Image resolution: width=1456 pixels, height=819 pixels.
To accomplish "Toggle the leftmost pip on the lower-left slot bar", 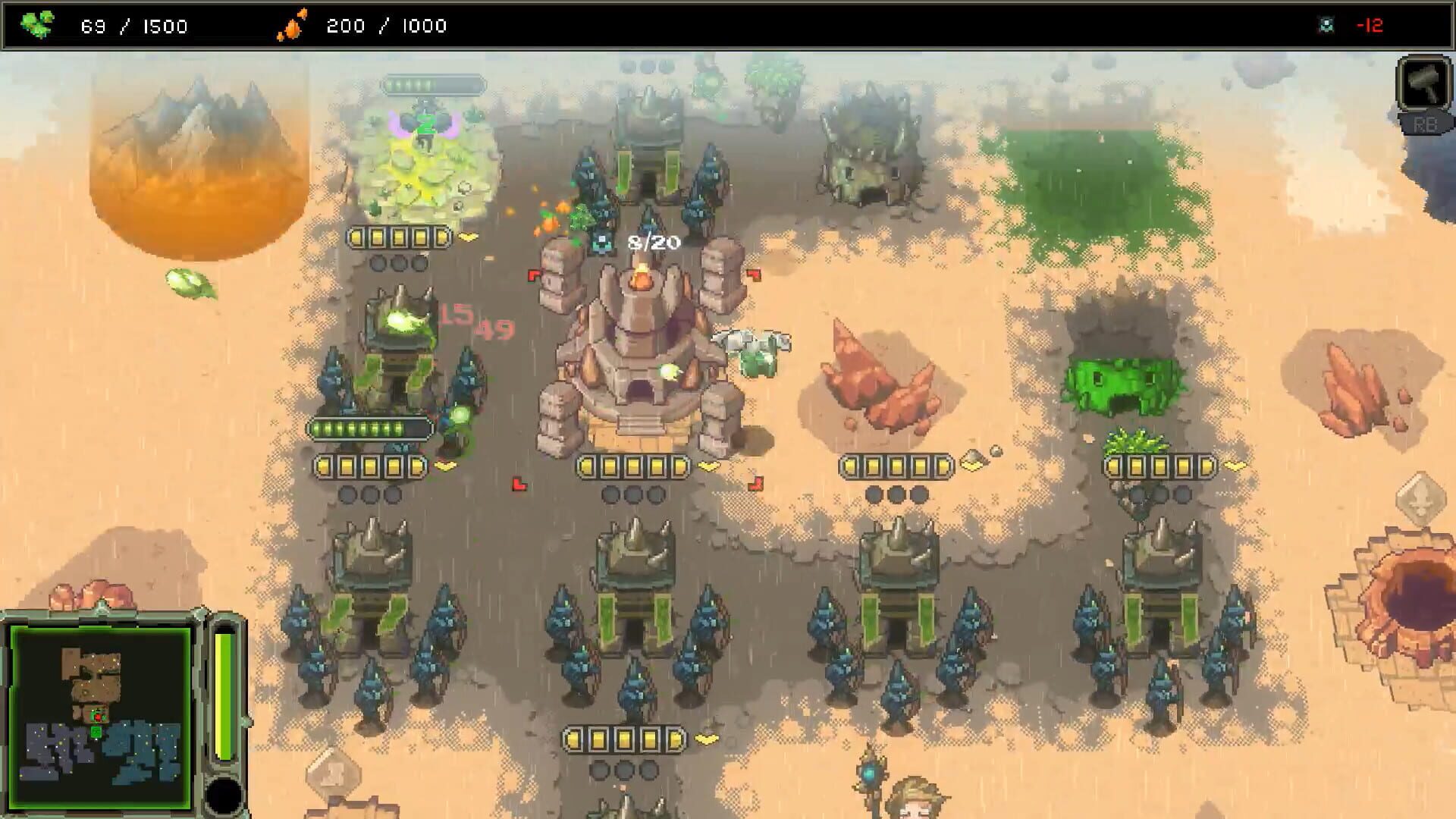I will 326,468.
